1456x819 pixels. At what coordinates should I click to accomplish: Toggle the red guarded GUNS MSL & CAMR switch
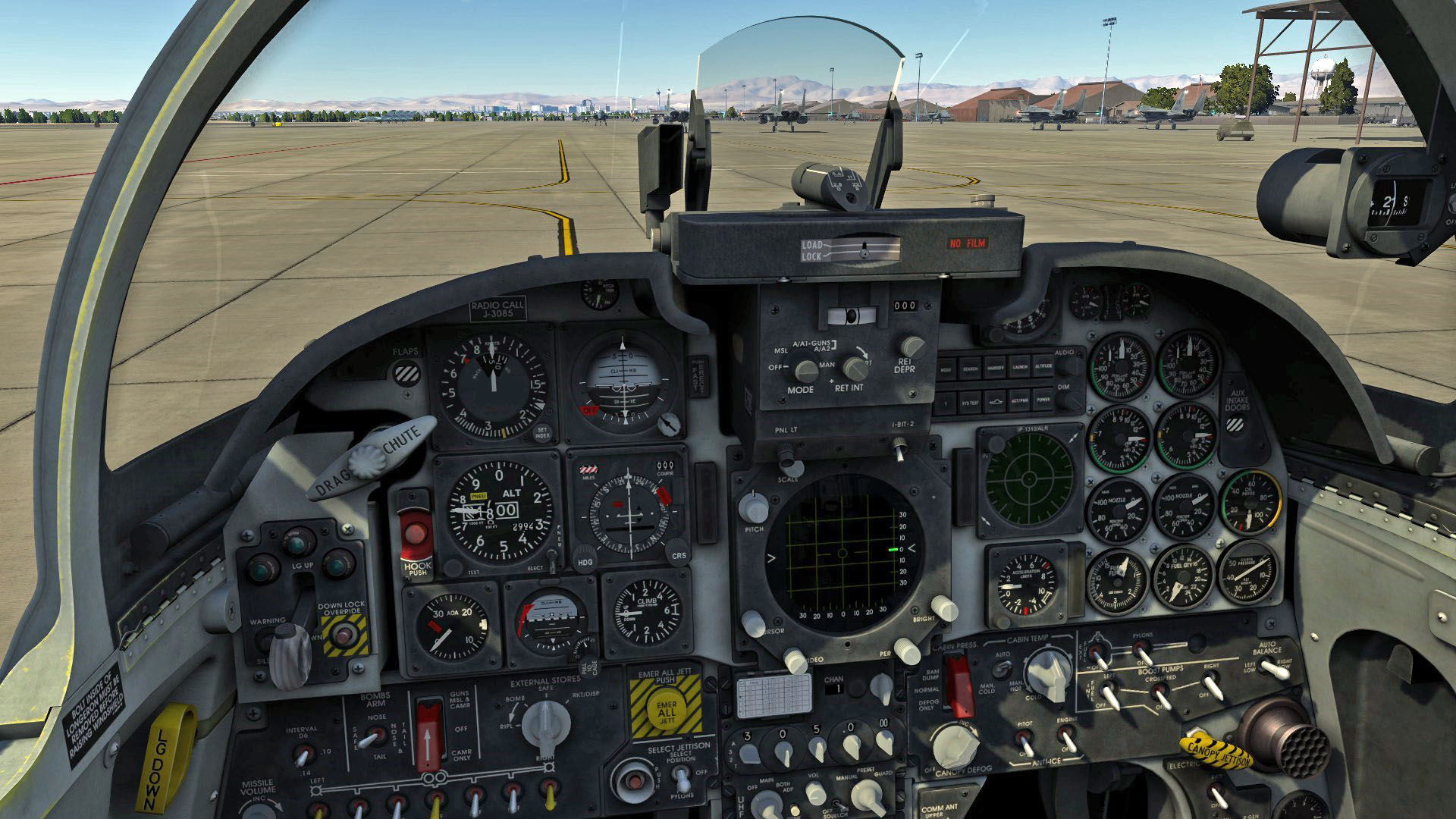(430, 732)
